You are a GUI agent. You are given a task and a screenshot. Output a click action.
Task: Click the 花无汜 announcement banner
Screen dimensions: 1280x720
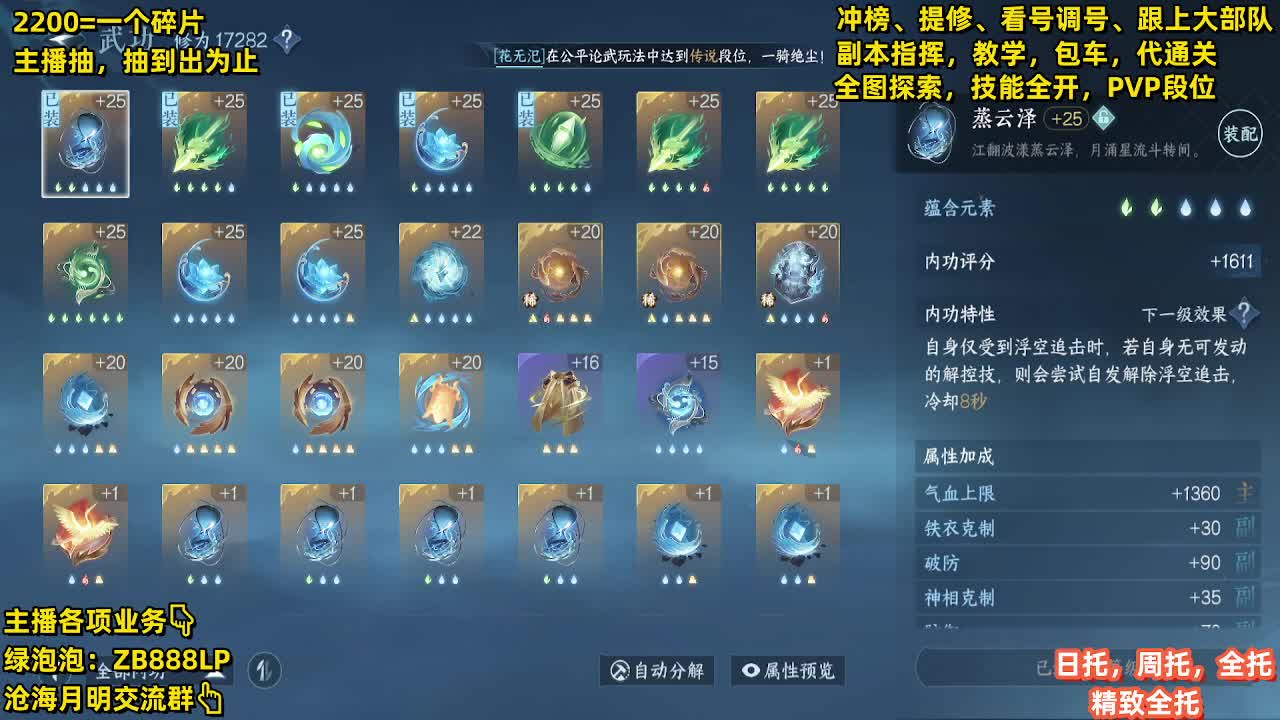[660, 56]
